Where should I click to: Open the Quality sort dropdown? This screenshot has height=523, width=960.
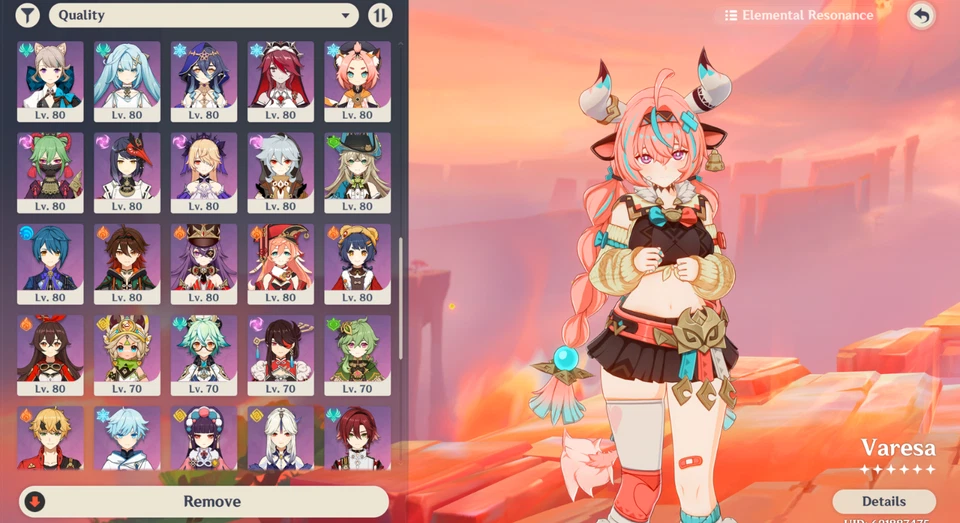coord(203,15)
